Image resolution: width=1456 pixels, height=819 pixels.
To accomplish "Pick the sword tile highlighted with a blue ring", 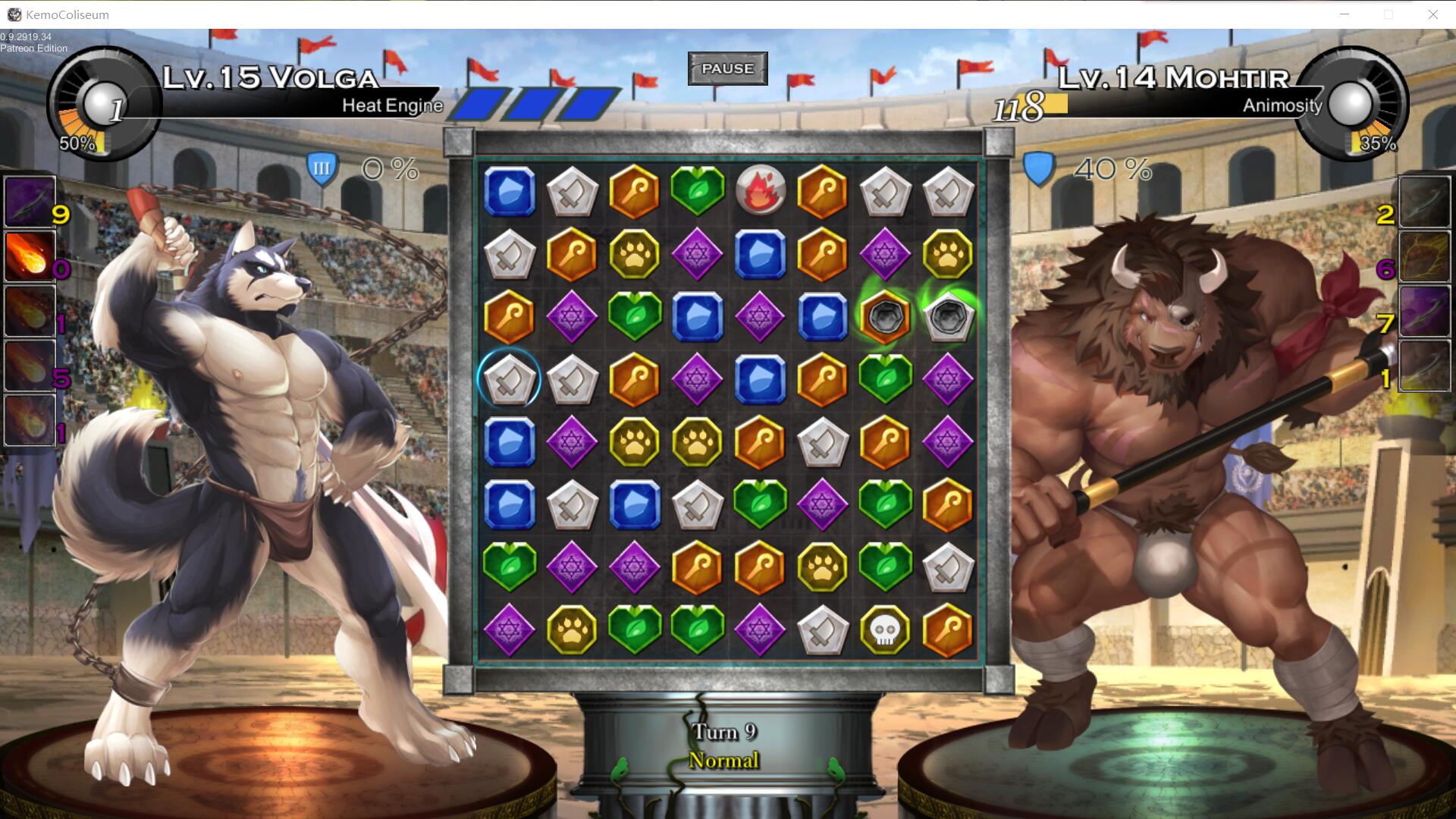I will 510,378.
